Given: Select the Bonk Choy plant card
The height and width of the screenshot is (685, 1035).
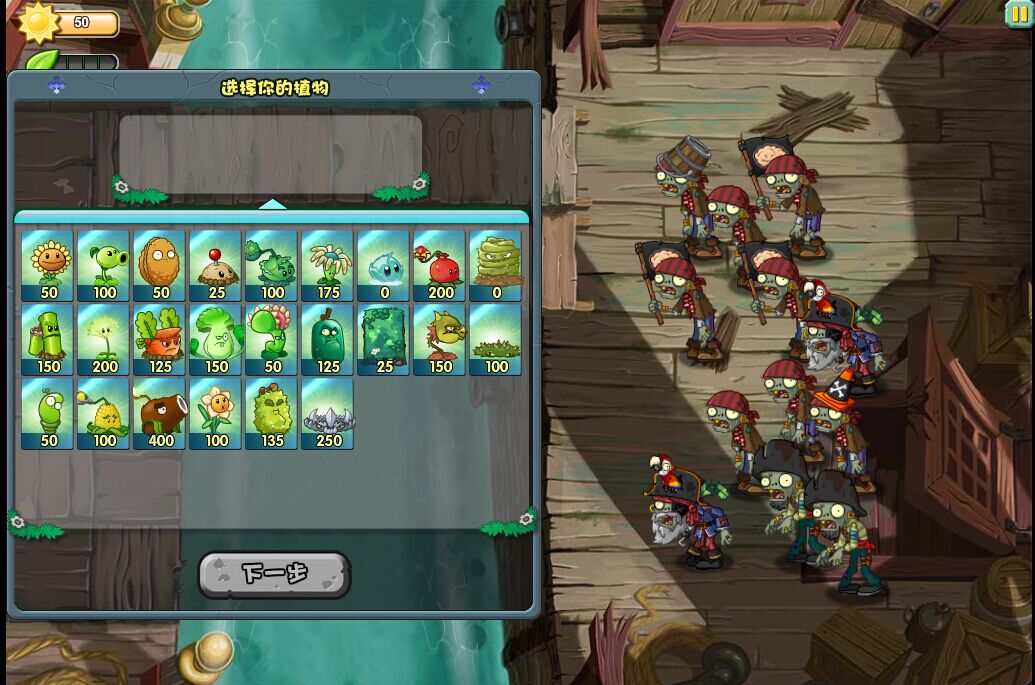Looking at the screenshot, I should tap(215, 340).
